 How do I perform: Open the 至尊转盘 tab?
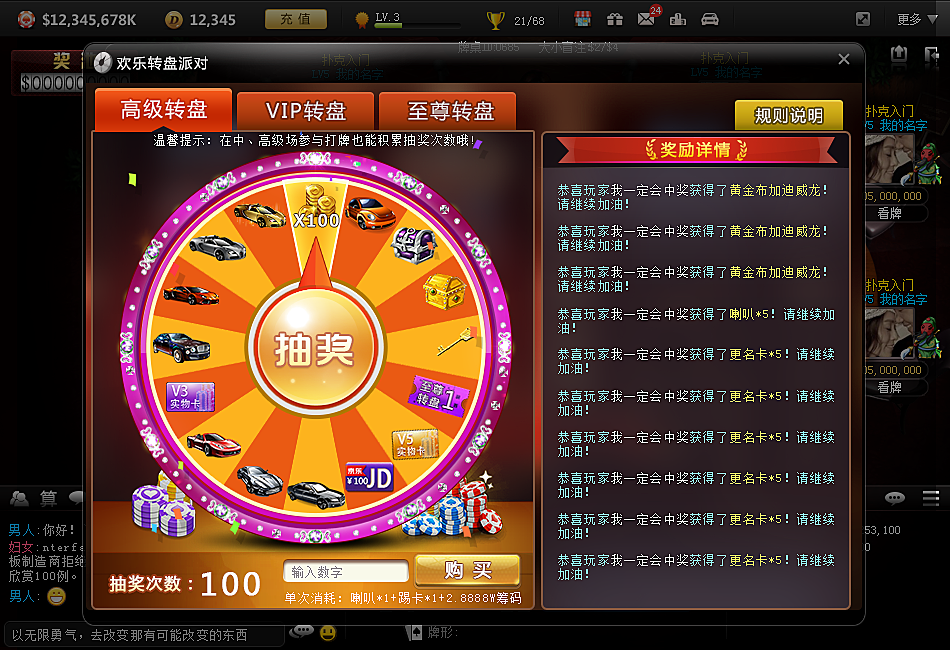point(450,111)
